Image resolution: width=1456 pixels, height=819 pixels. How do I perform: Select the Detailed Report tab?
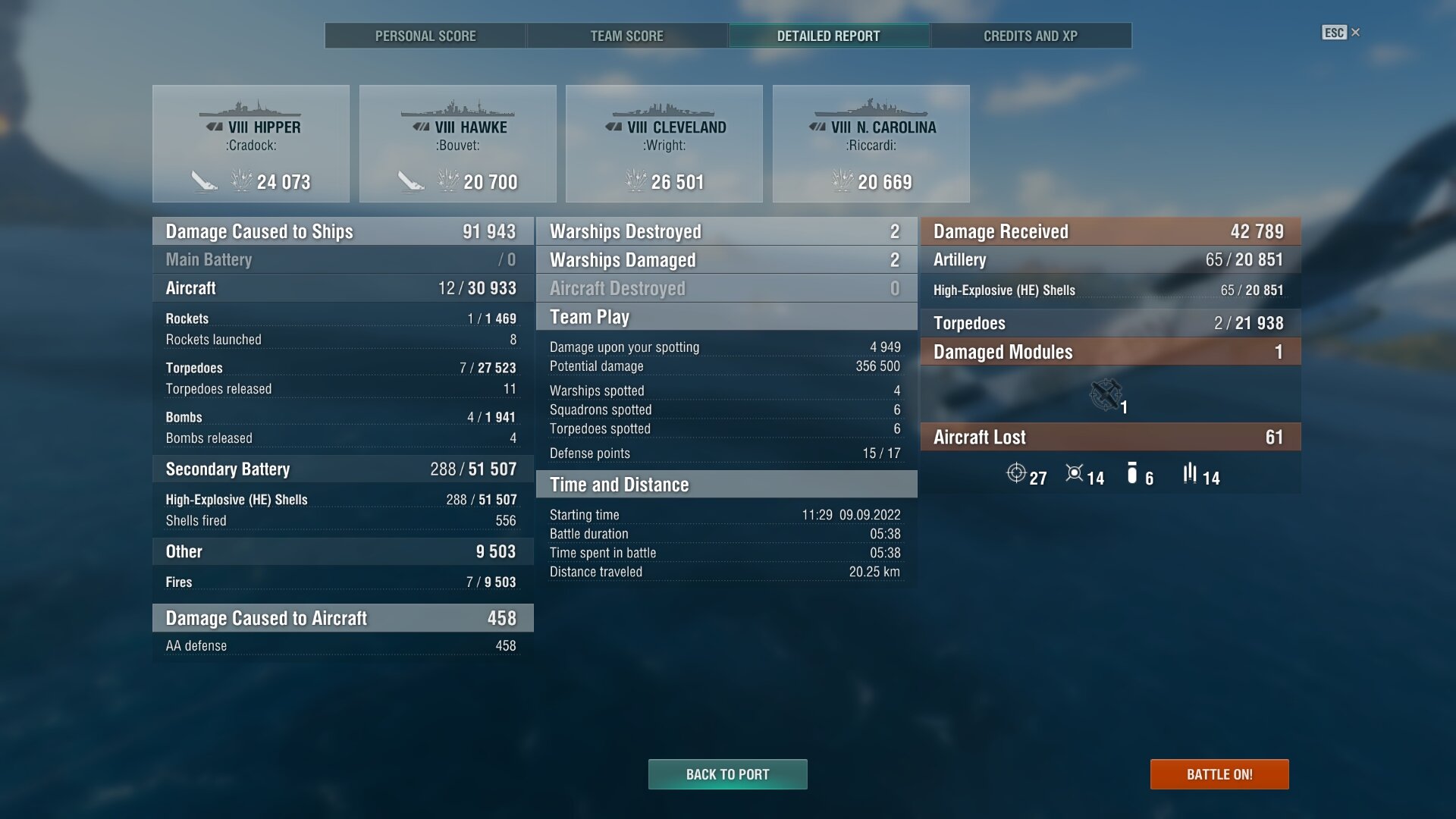(x=829, y=36)
